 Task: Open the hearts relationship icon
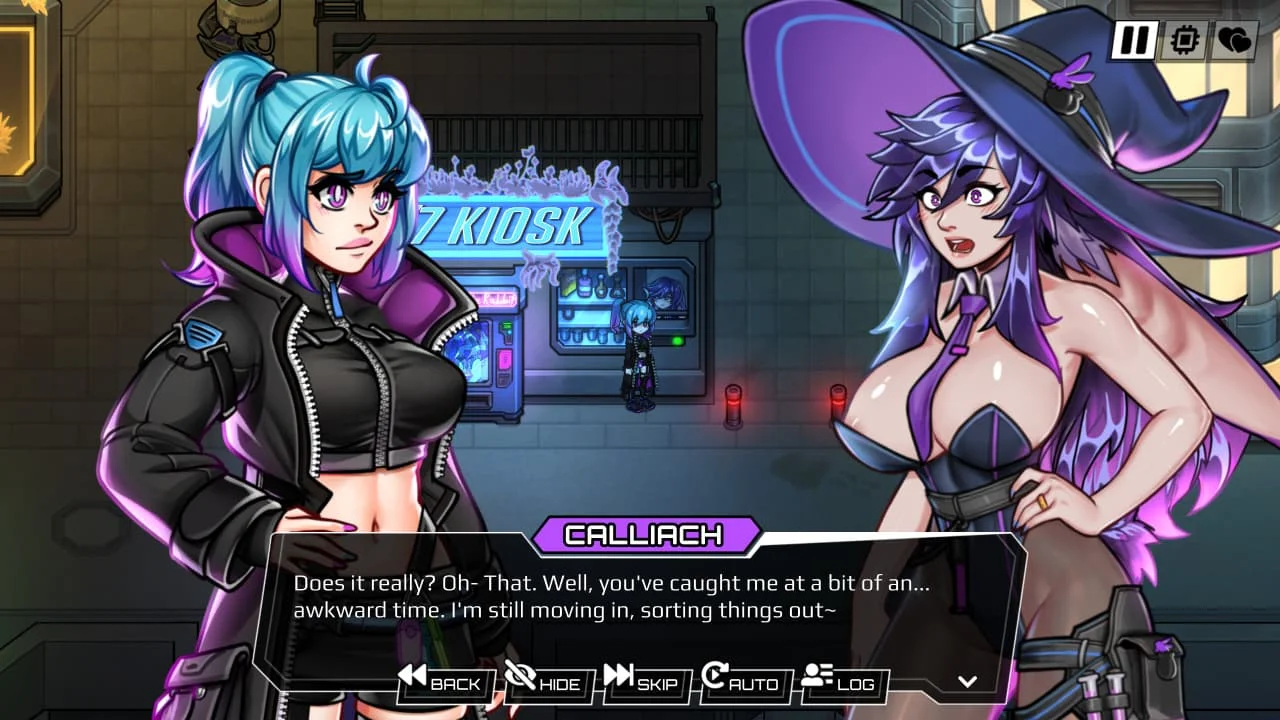(x=1234, y=41)
